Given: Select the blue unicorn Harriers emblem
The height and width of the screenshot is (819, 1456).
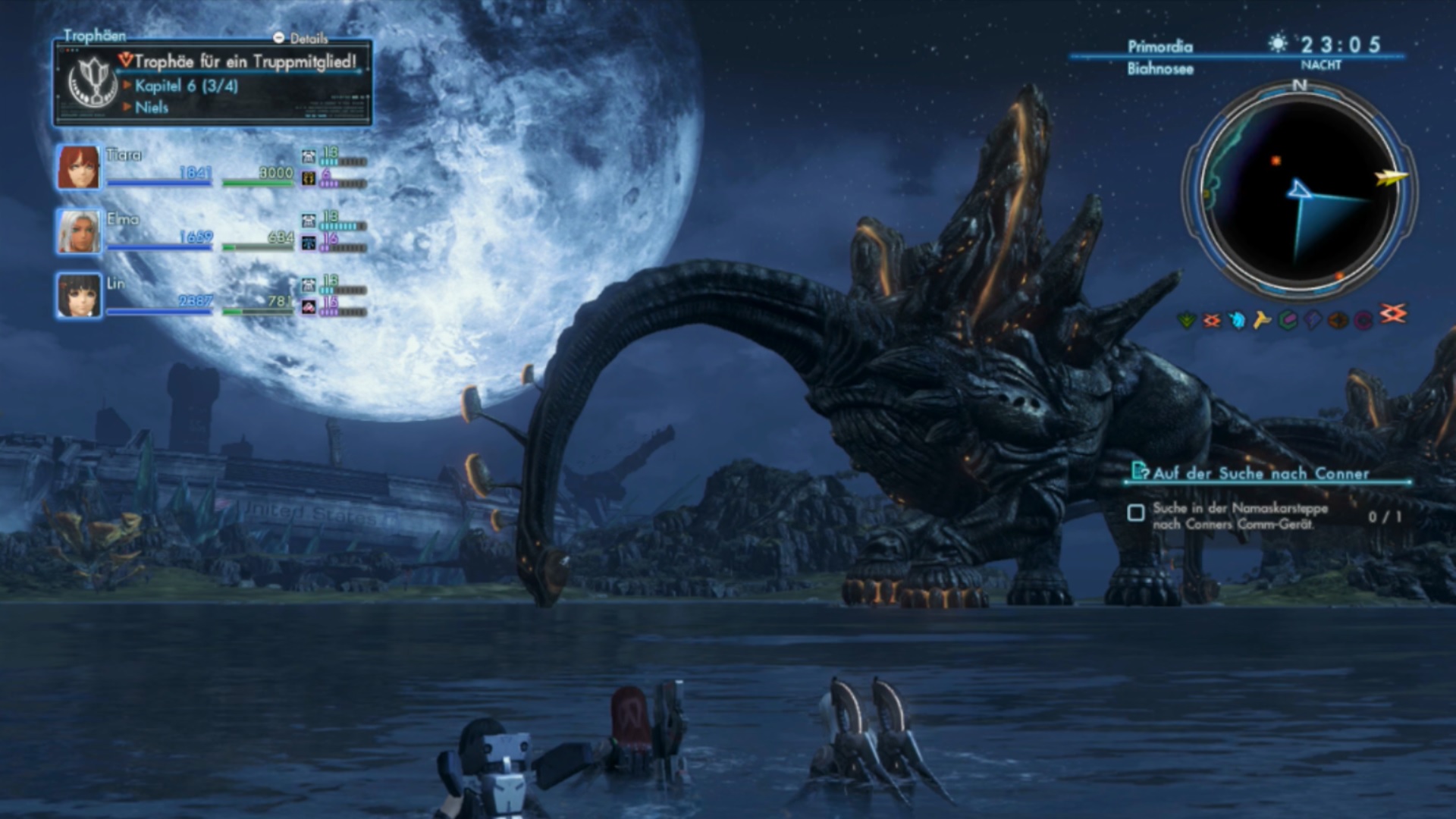Looking at the screenshot, I should pos(1237,321).
